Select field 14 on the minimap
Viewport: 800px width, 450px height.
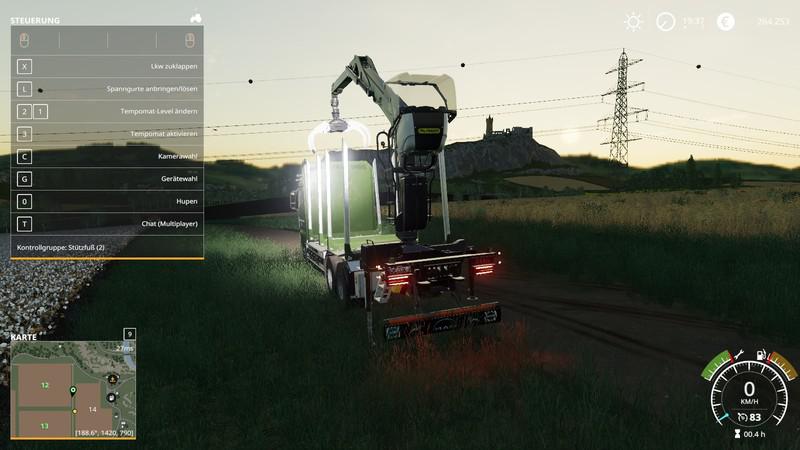(92, 410)
